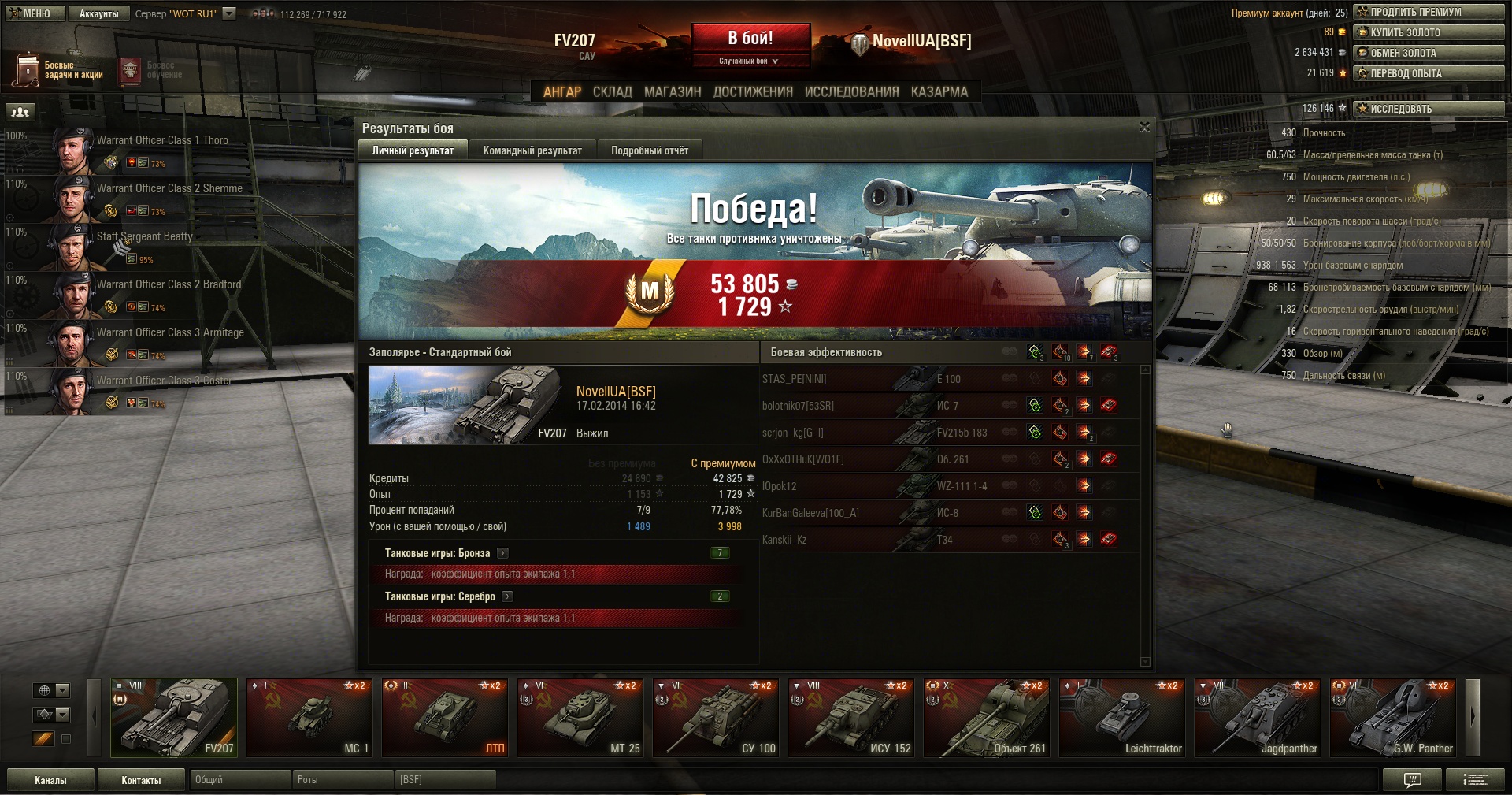Close the battle results window
The image size is (1512, 795).
[x=1144, y=127]
